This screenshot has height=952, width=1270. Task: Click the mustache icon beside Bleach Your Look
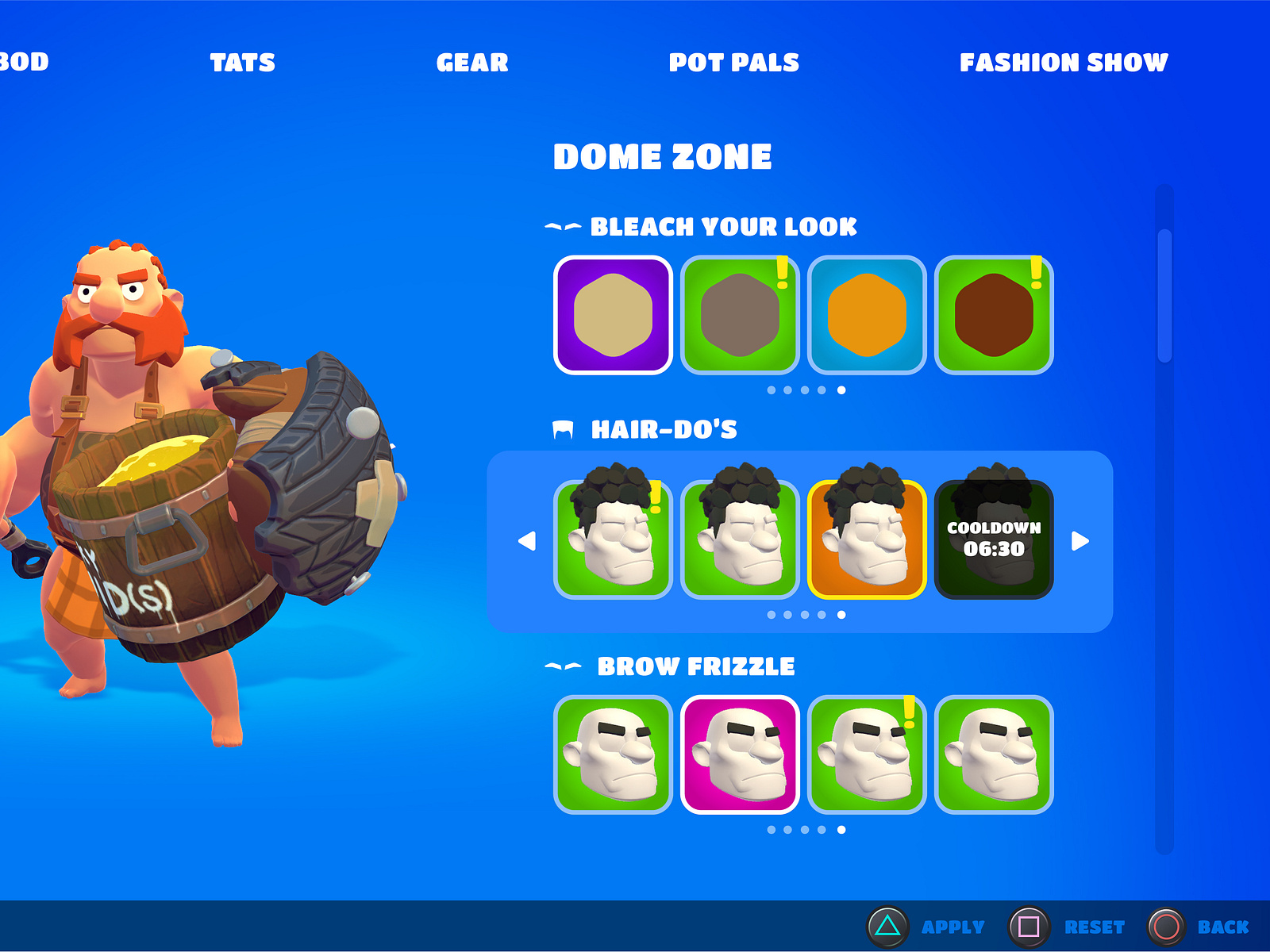565,228
